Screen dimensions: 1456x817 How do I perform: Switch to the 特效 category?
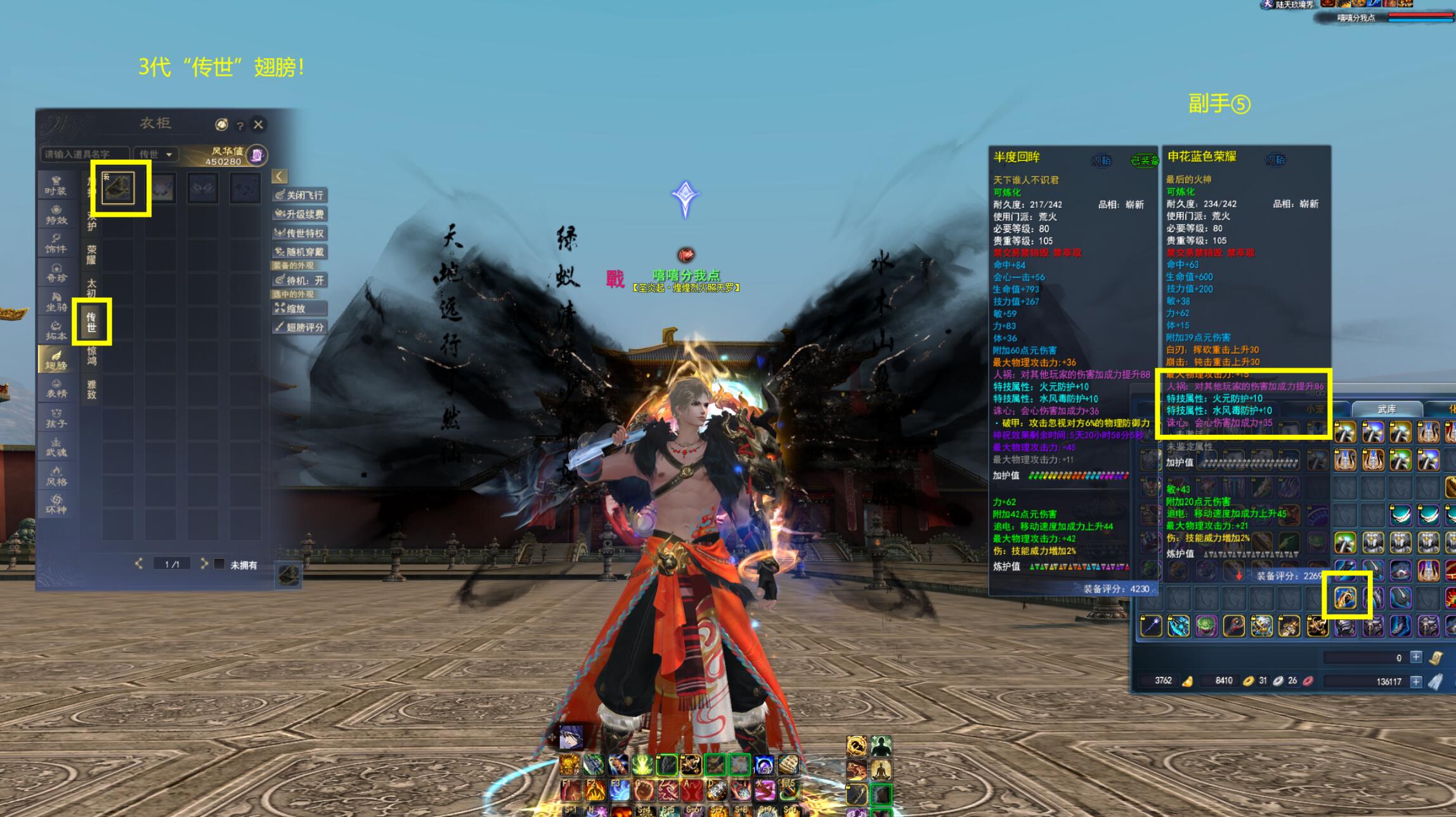coord(56,216)
